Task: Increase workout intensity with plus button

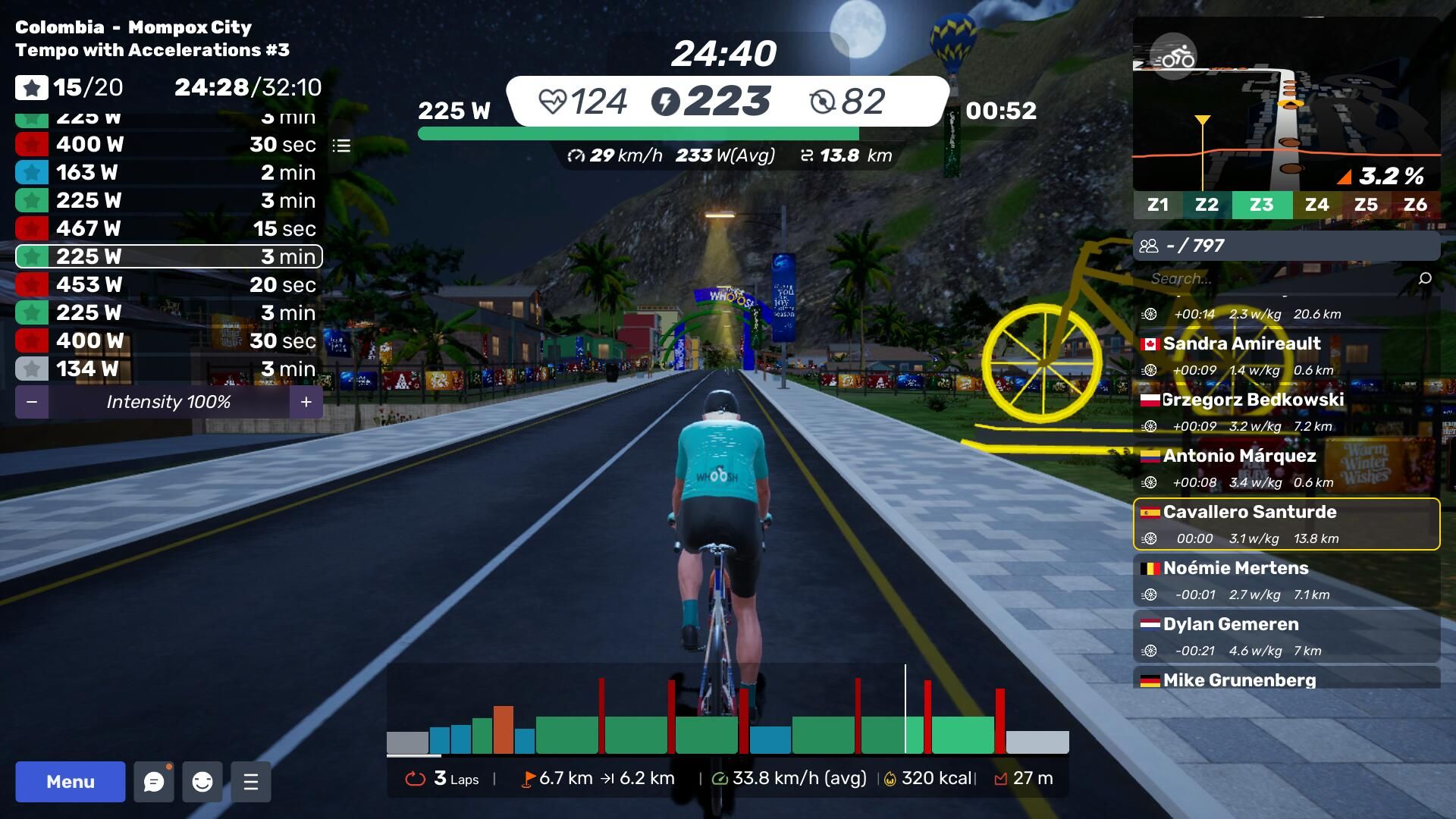Action: click(x=306, y=402)
